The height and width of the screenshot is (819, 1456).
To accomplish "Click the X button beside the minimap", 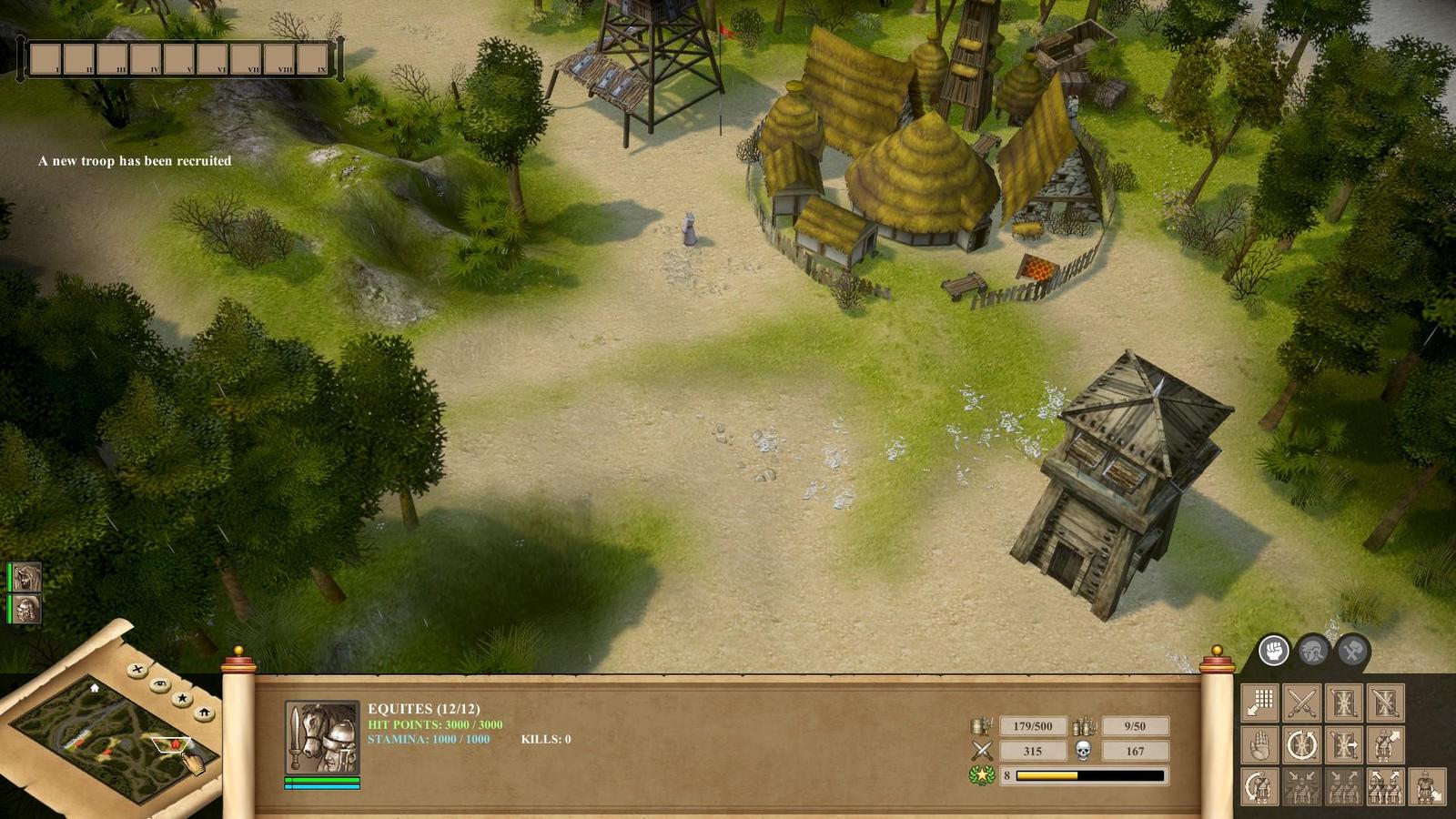I will 137,670.
